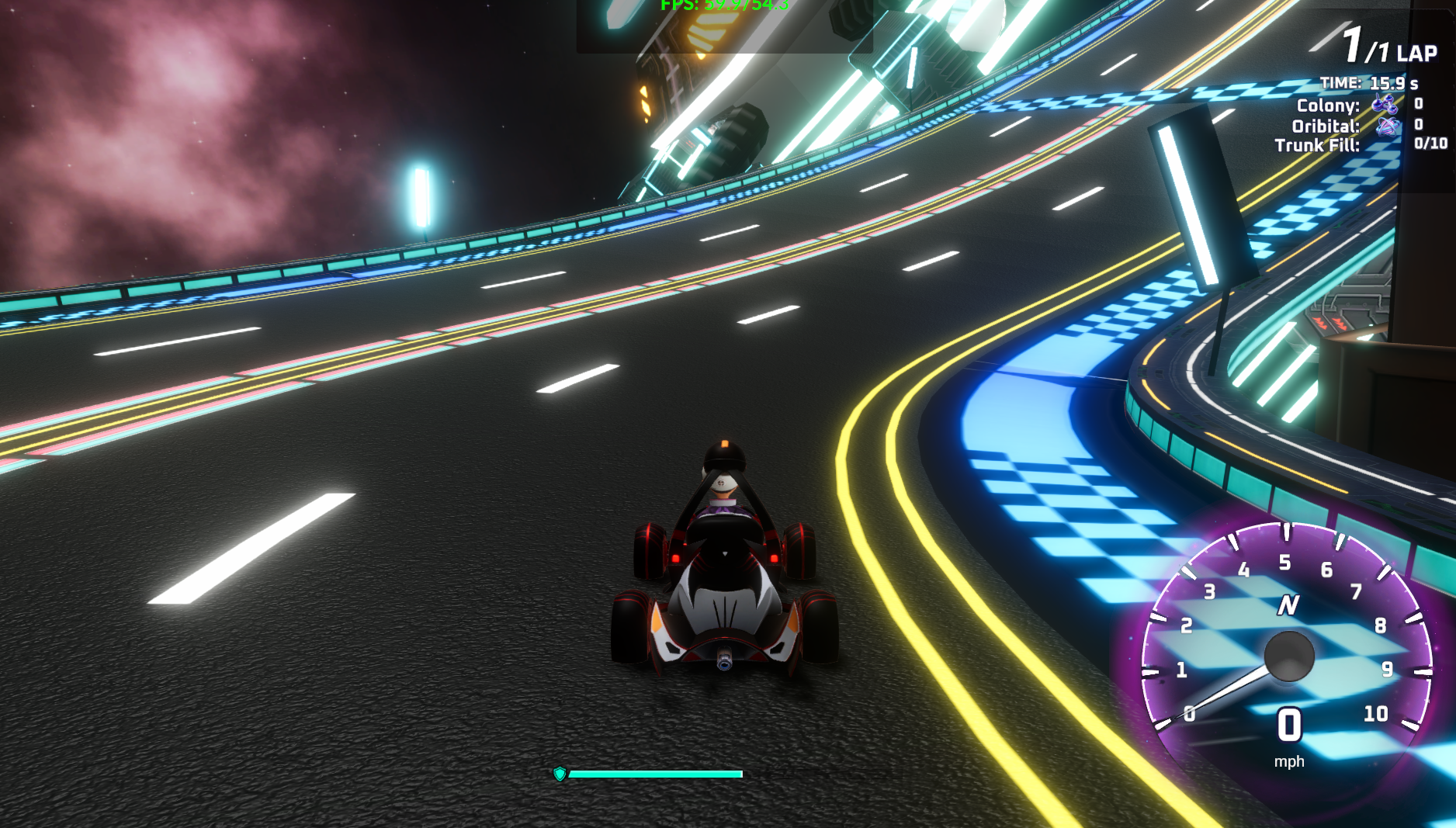Click the green shield icon
This screenshot has width=1456, height=828.
tap(560, 774)
